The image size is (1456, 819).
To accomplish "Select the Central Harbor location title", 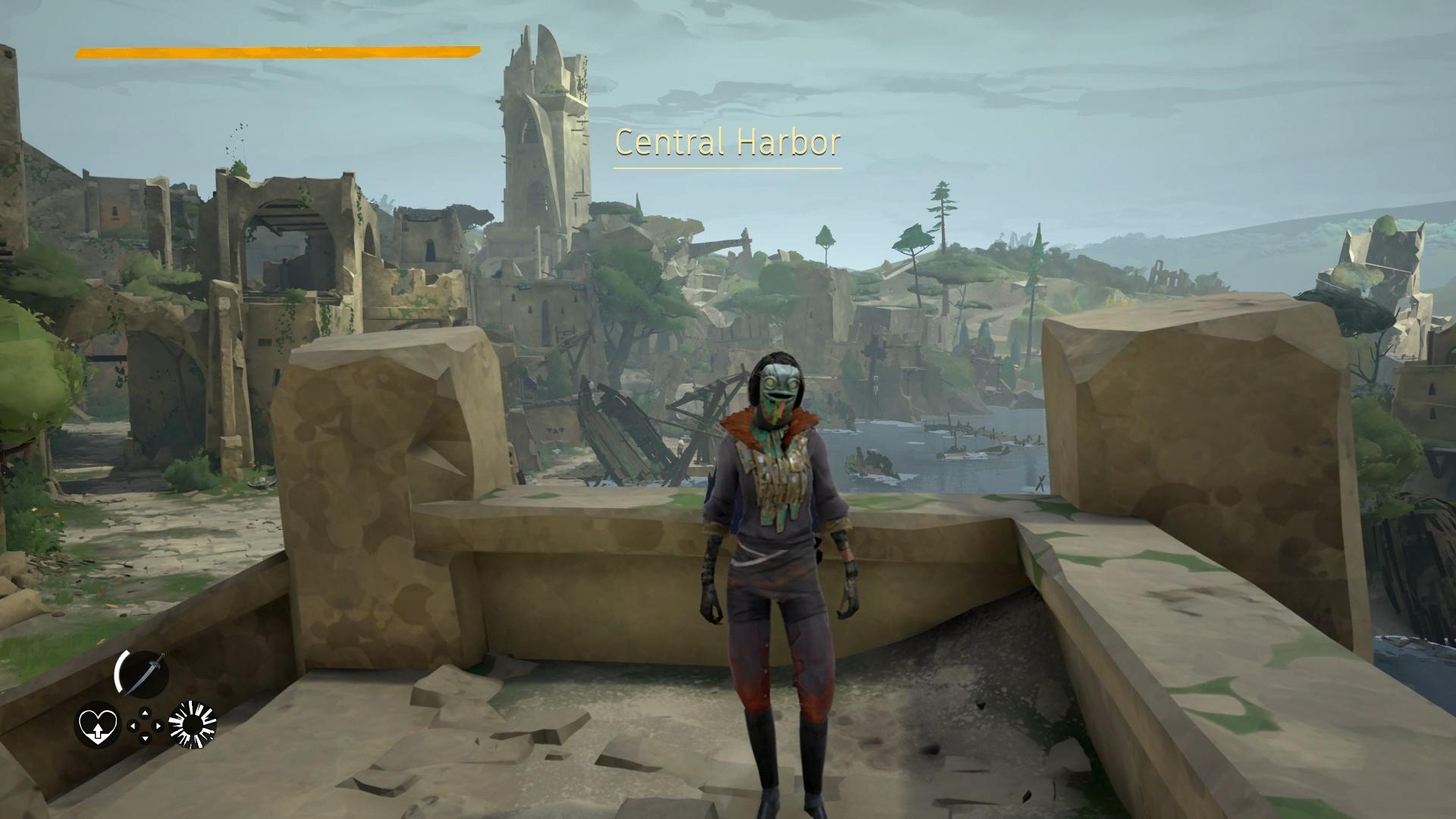I will tap(728, 141).
